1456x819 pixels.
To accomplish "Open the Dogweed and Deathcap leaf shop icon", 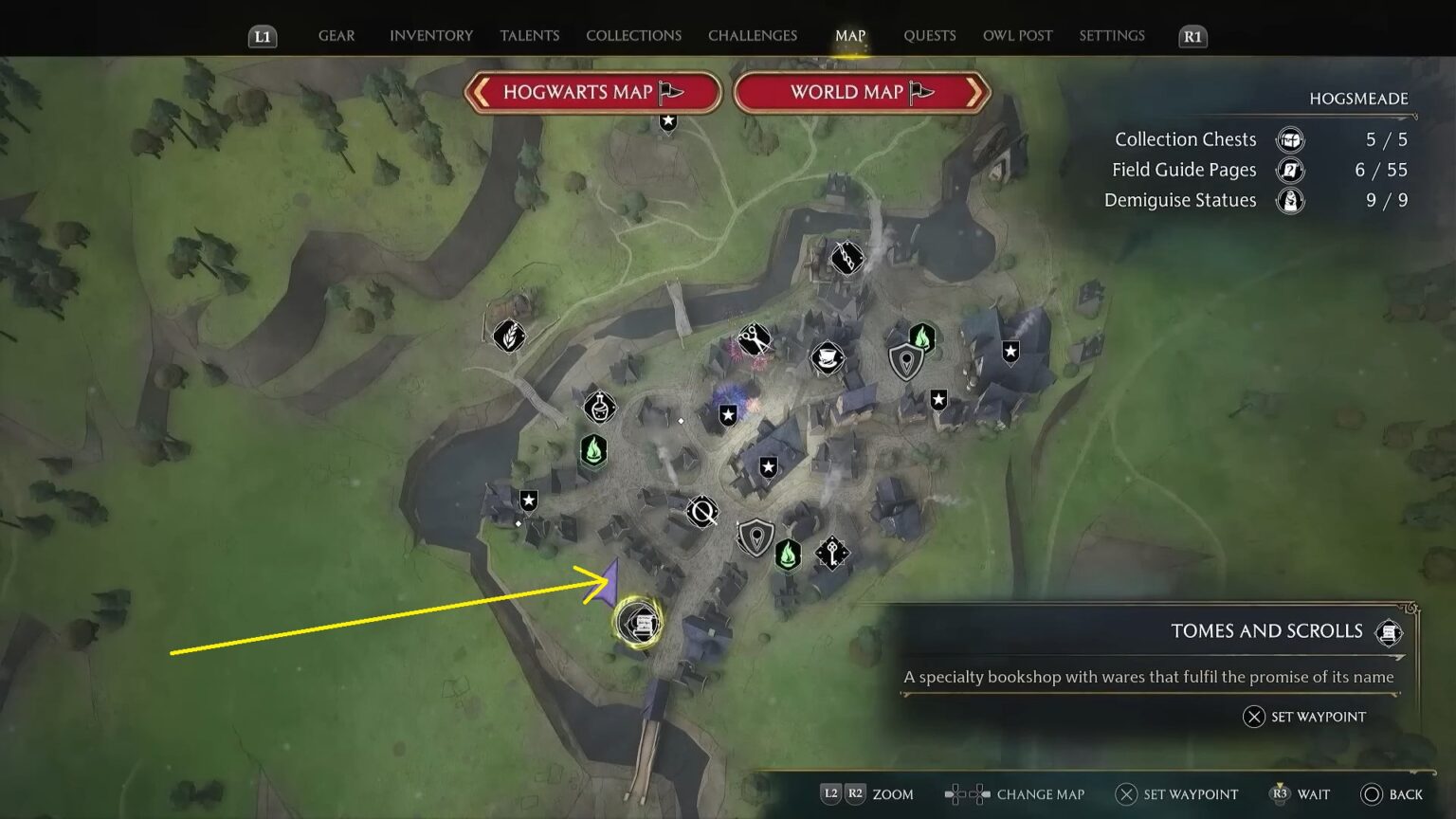I will coord(510,337).
